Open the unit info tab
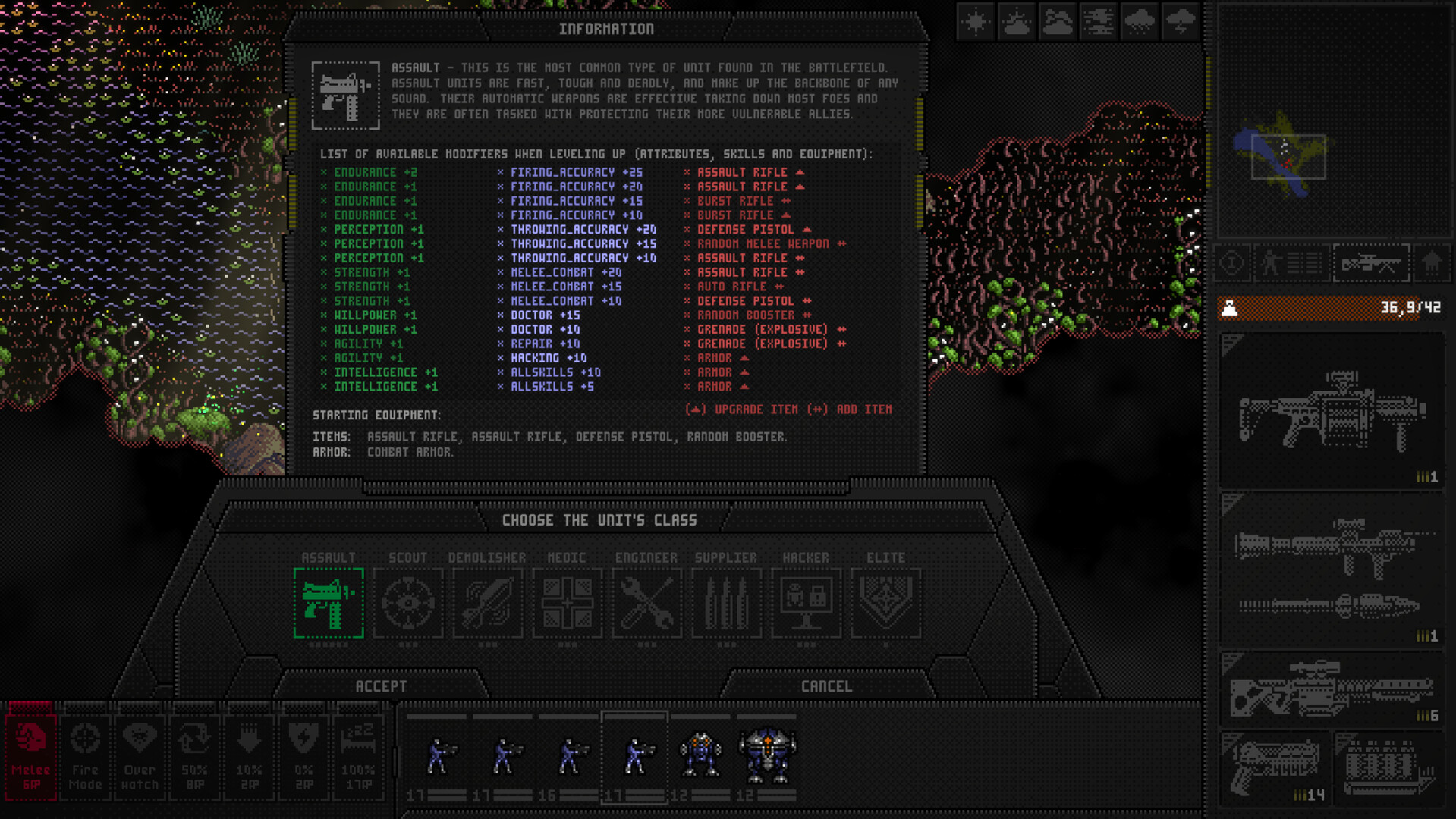 coord(1231,263)
